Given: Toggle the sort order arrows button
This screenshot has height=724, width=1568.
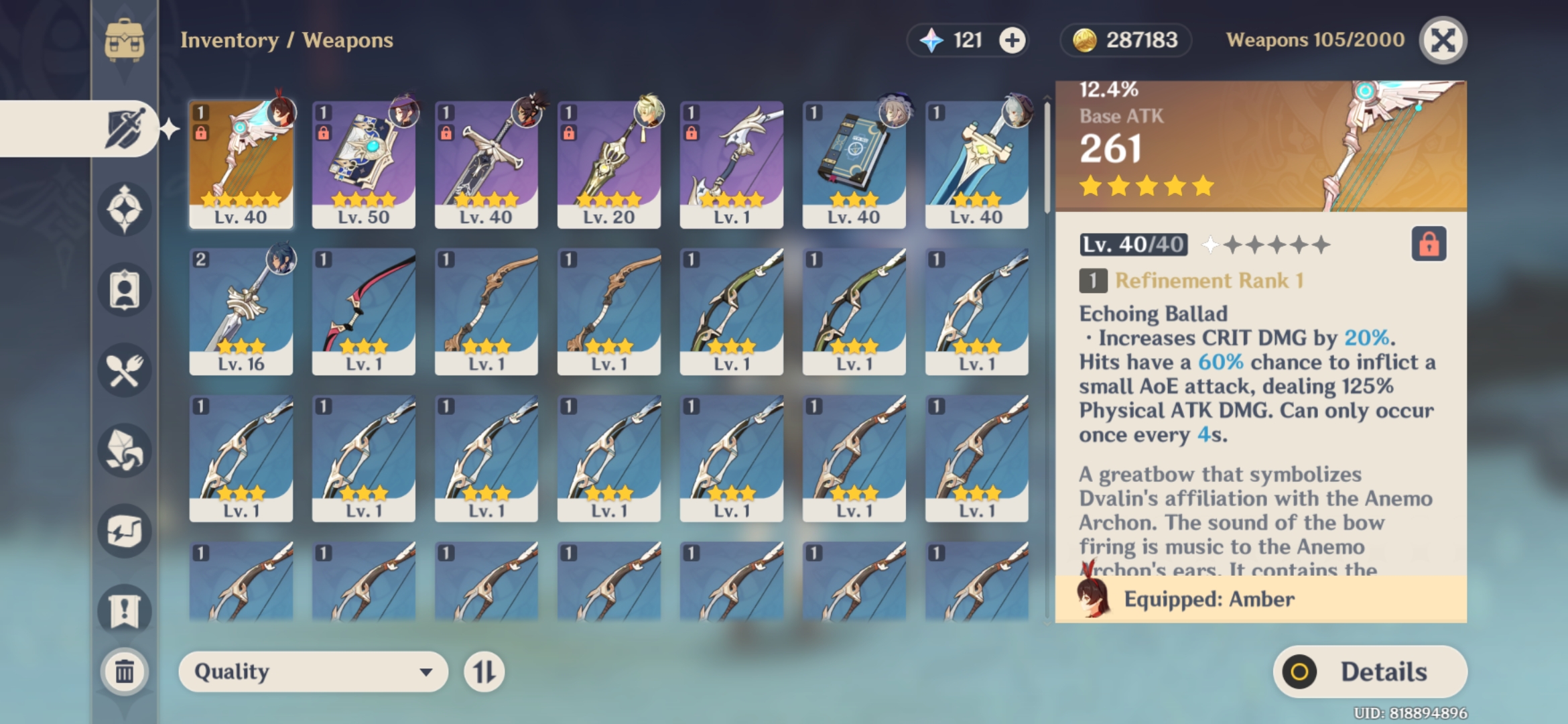Looking at the screenshot, I should pos(484,672).
